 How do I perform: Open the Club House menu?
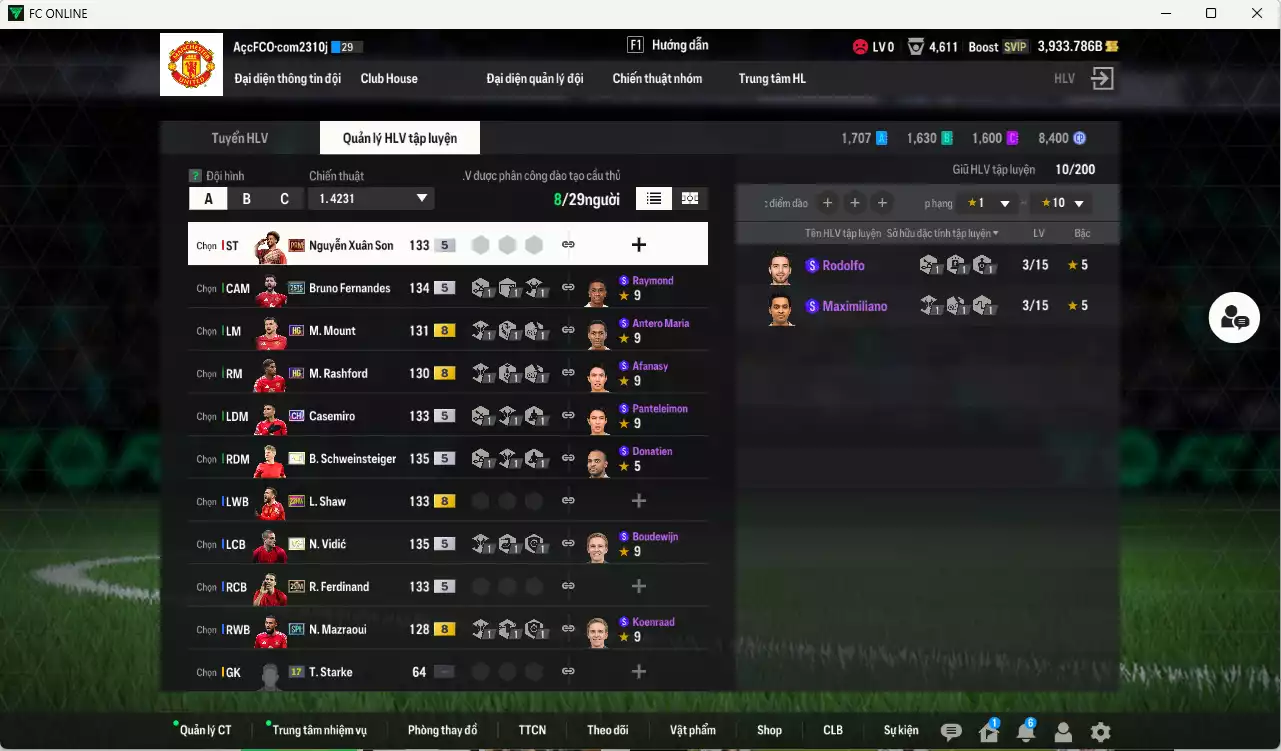[x=389, y=78]
